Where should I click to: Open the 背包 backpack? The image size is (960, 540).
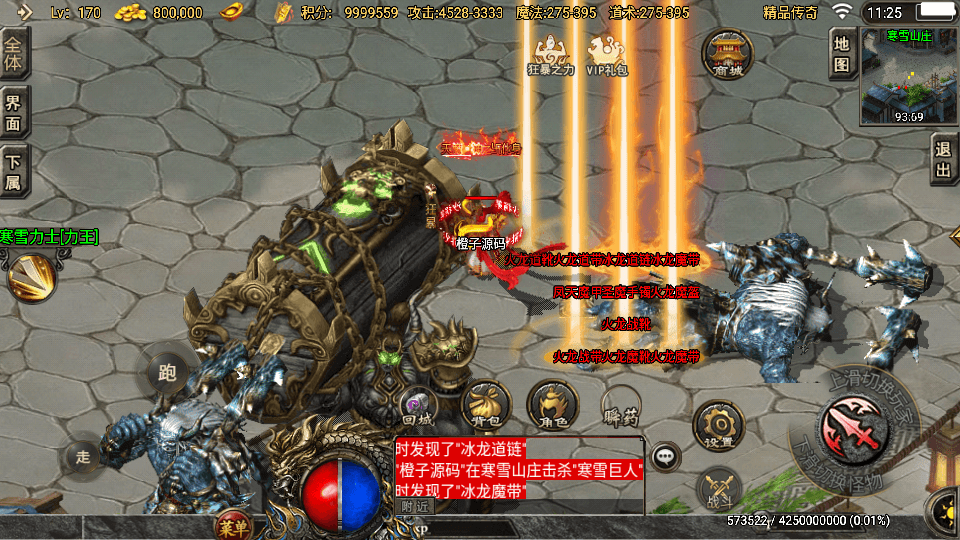click(486, 405)
